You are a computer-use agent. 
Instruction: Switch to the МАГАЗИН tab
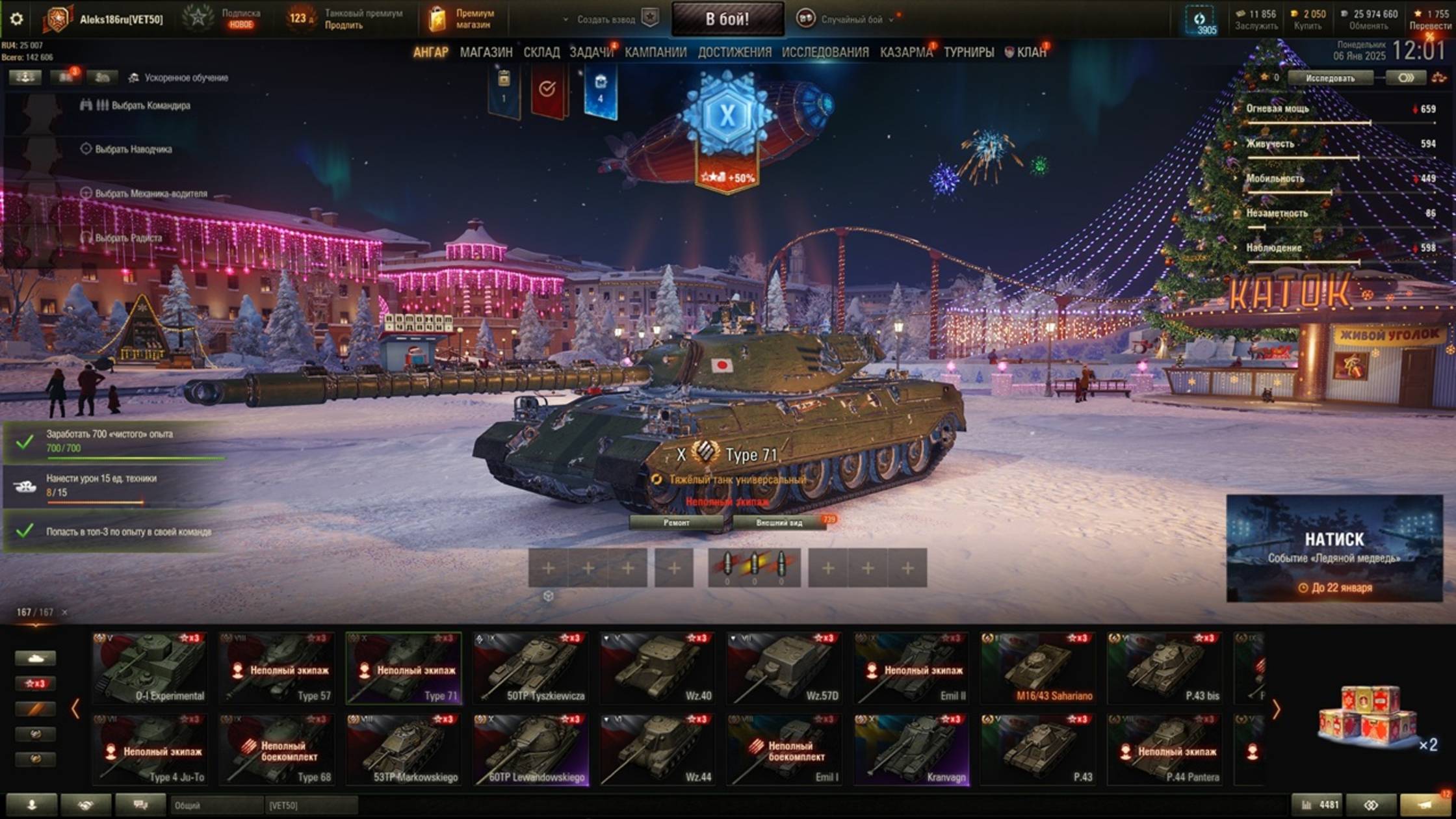tap(486, 52)
